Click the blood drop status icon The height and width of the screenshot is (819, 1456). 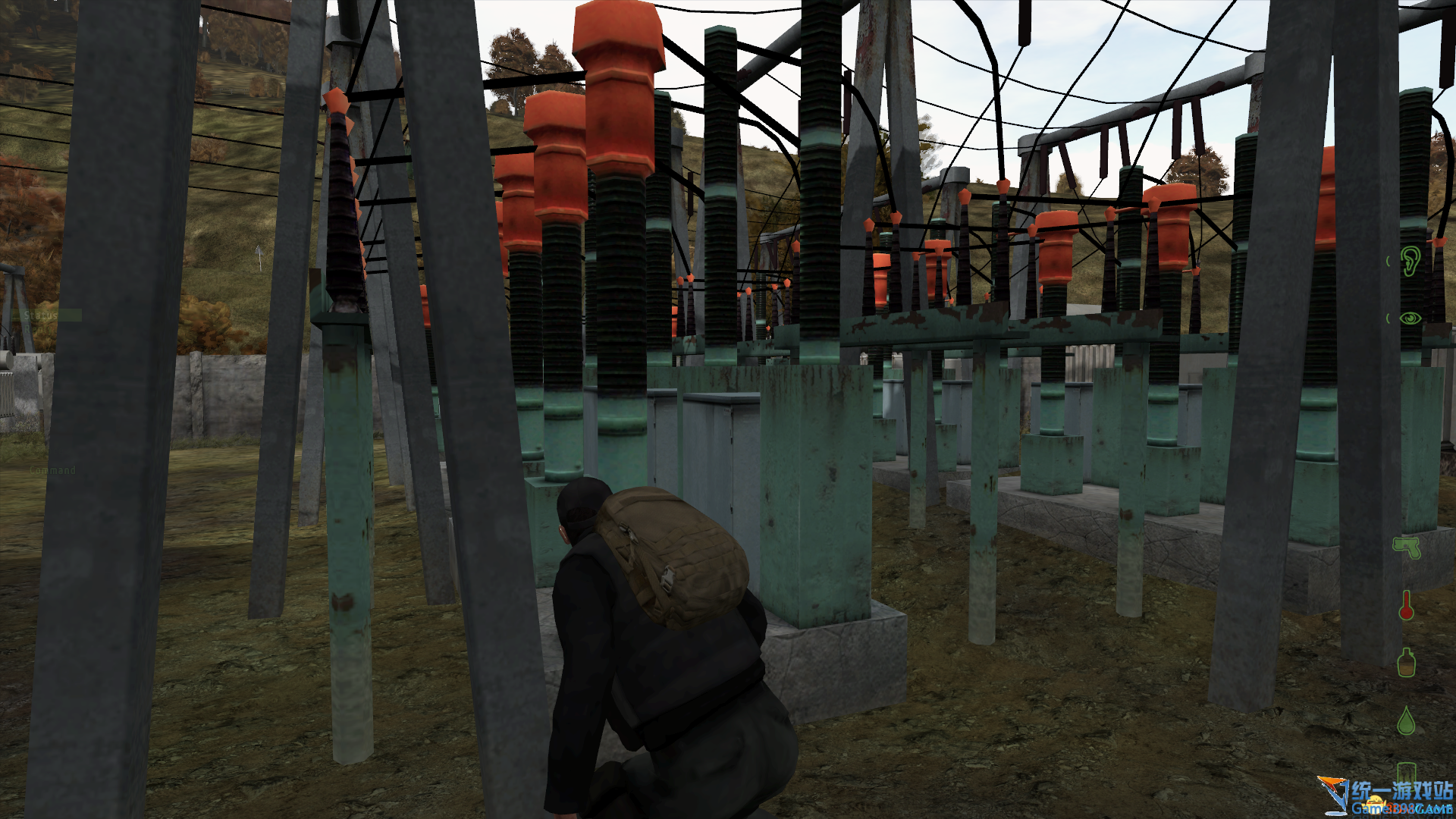(x=1406, y=720)
